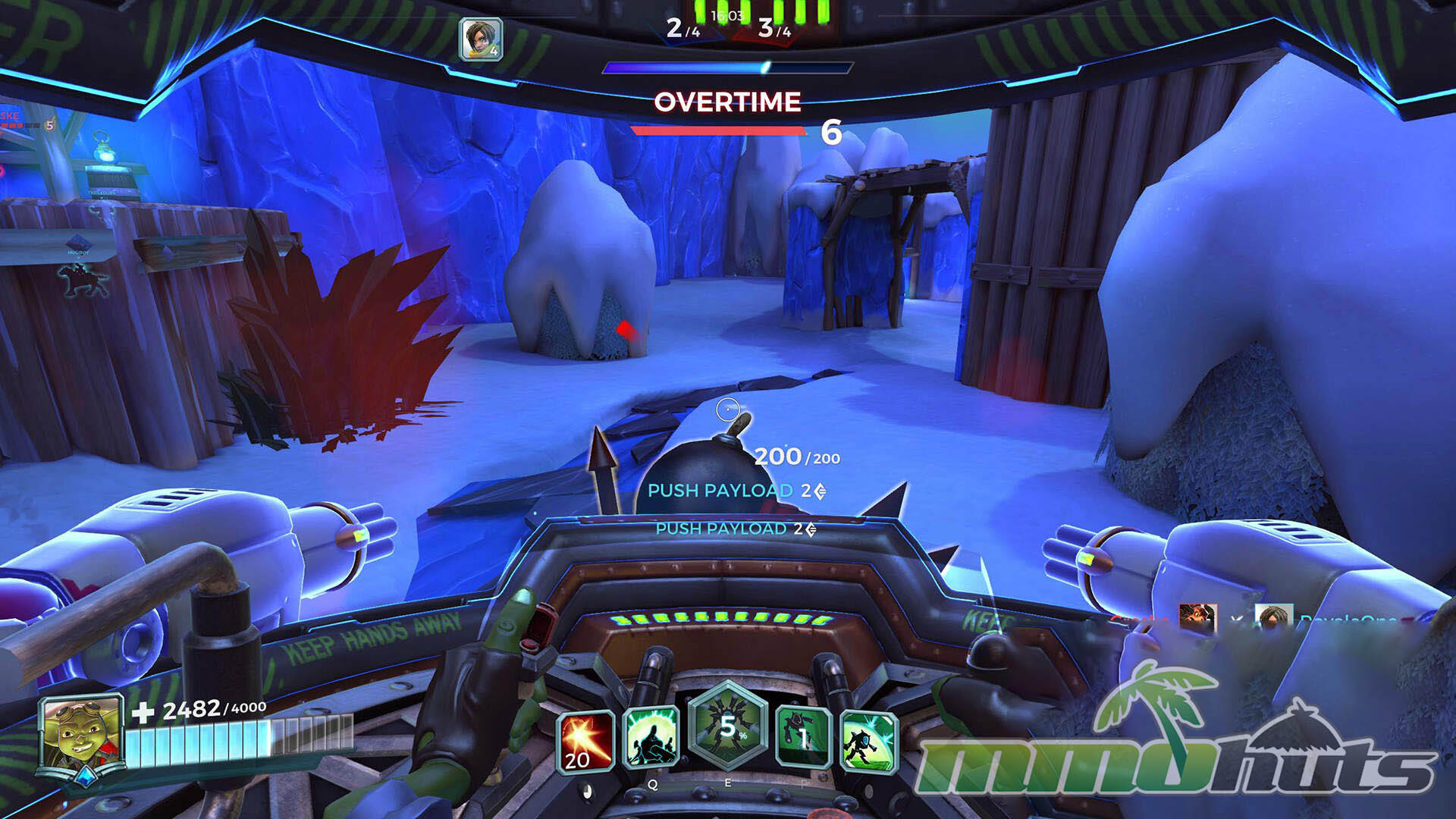
Task: Select the teammate portrait beside the score
Action: 481,39
